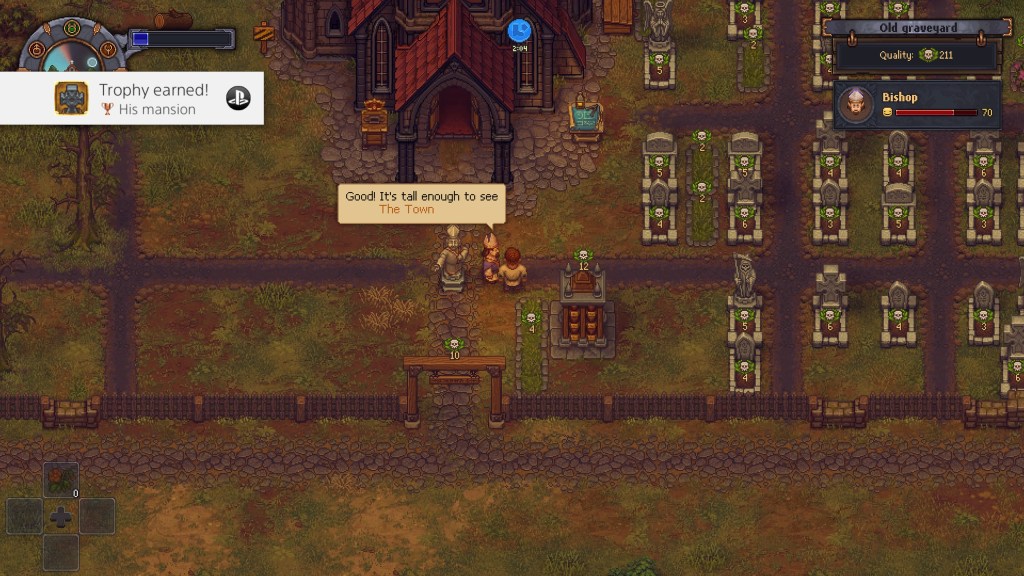Click the PlayStation logo on trophy popup
Image resolution: width=1024 pixels, height=576 pixels.
pyautogui.click(x=238, y=98)
